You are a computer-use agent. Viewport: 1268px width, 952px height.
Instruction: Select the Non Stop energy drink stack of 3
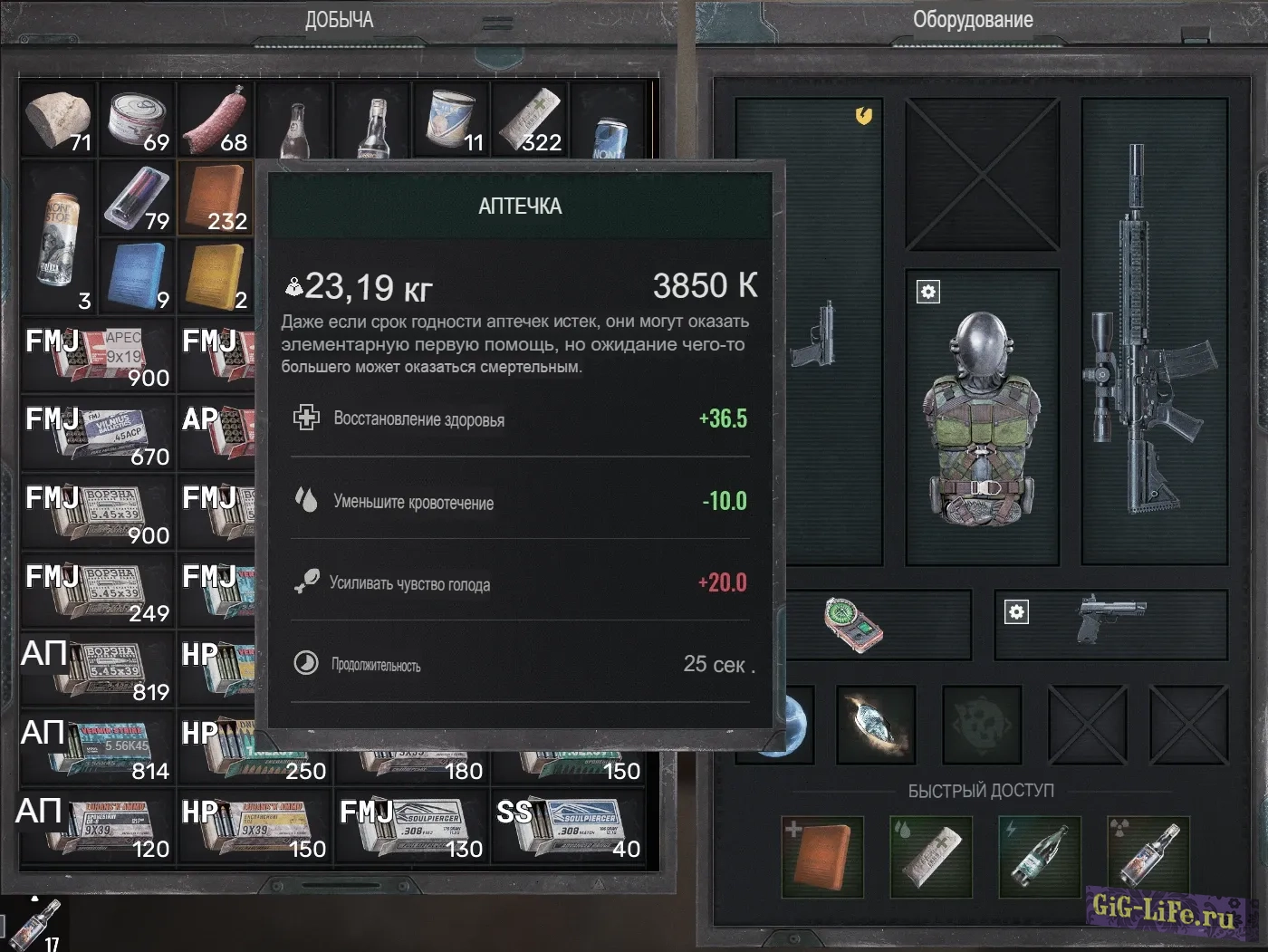tap(58, 237)
